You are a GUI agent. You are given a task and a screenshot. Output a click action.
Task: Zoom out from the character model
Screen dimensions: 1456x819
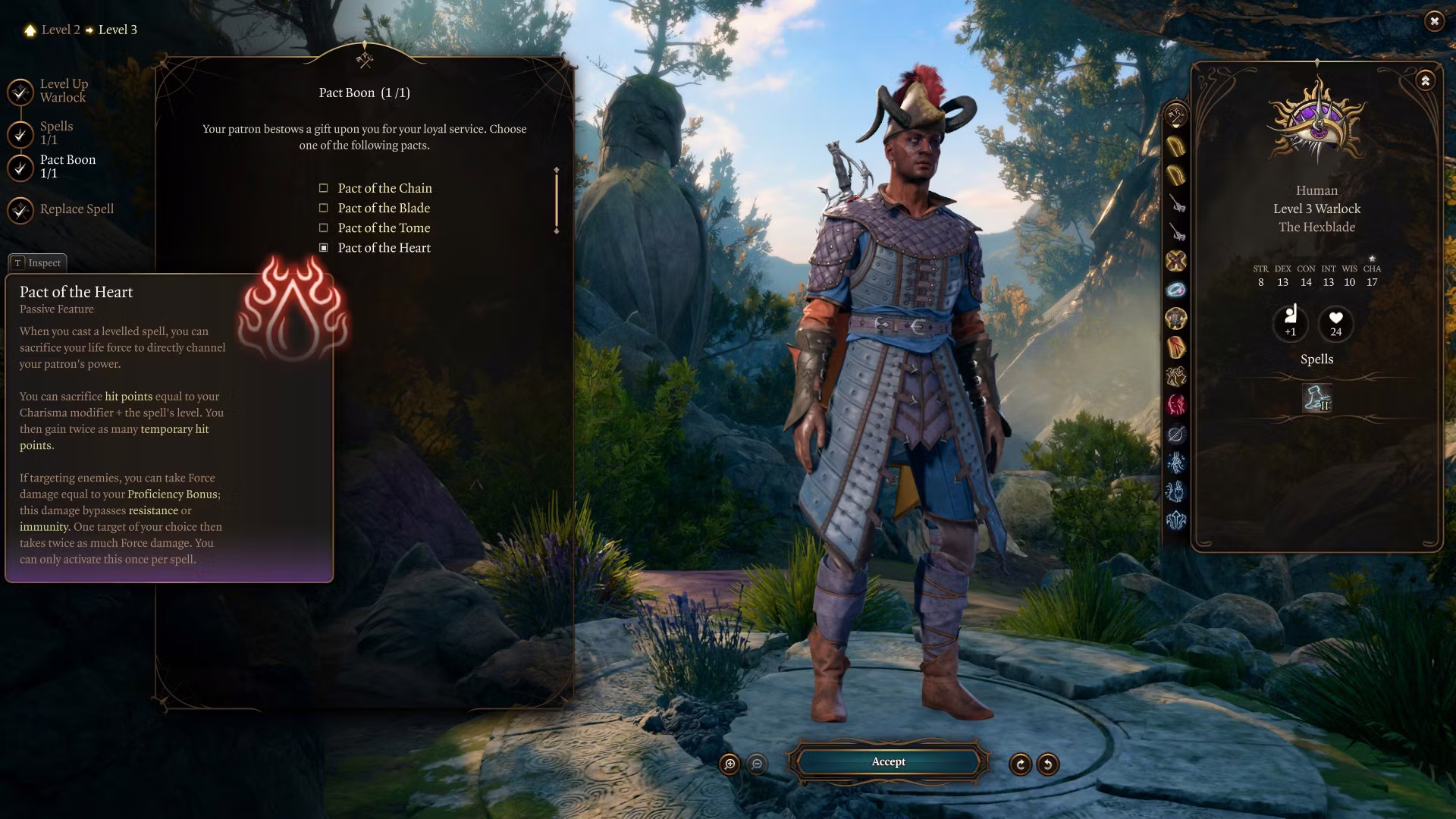point(757,764)
